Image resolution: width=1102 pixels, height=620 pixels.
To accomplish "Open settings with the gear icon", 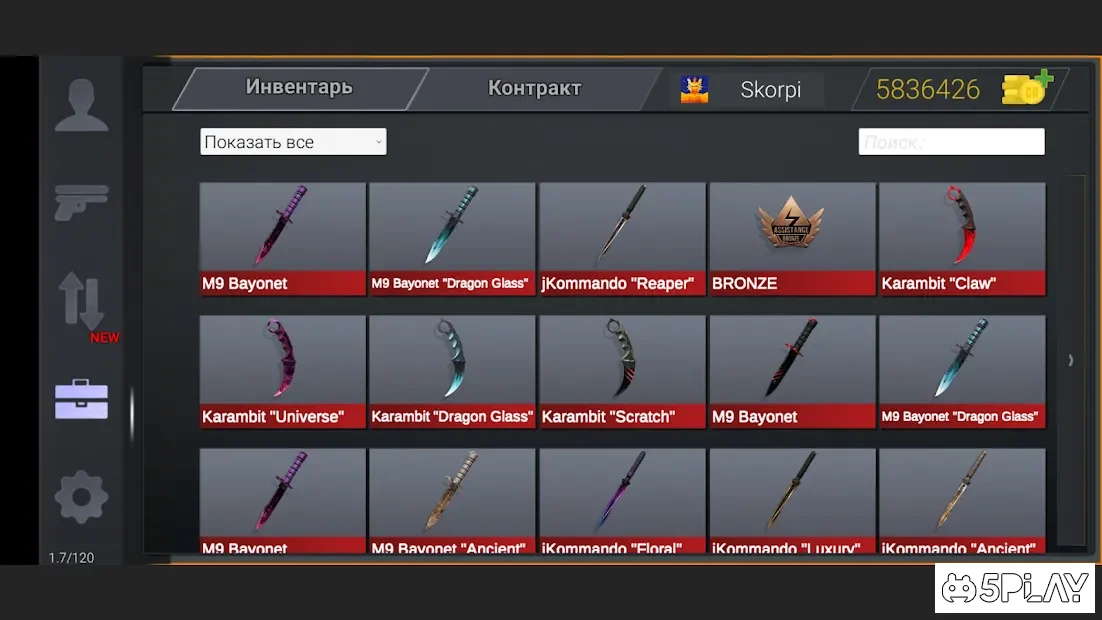I will tap(81, 497).
